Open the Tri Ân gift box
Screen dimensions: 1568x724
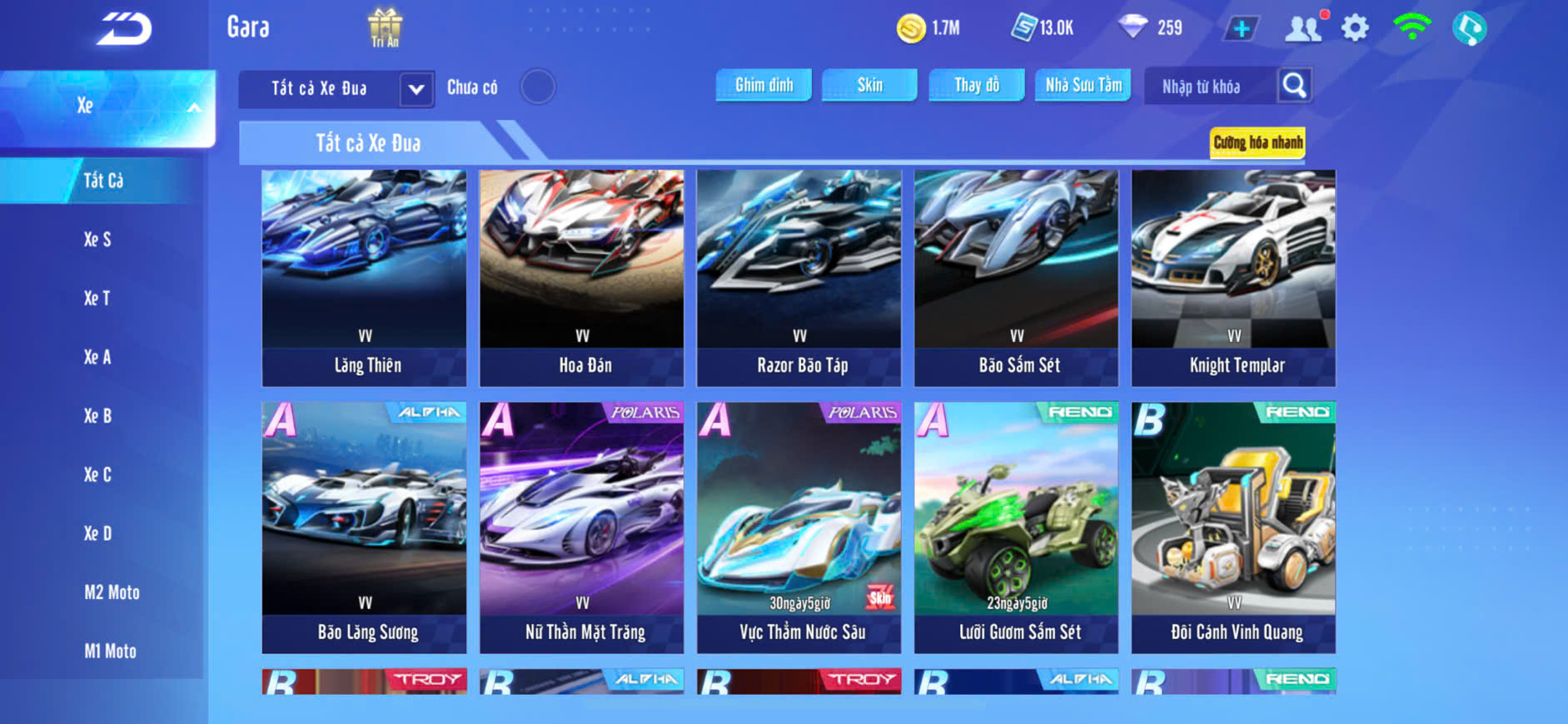pos(385,27)
